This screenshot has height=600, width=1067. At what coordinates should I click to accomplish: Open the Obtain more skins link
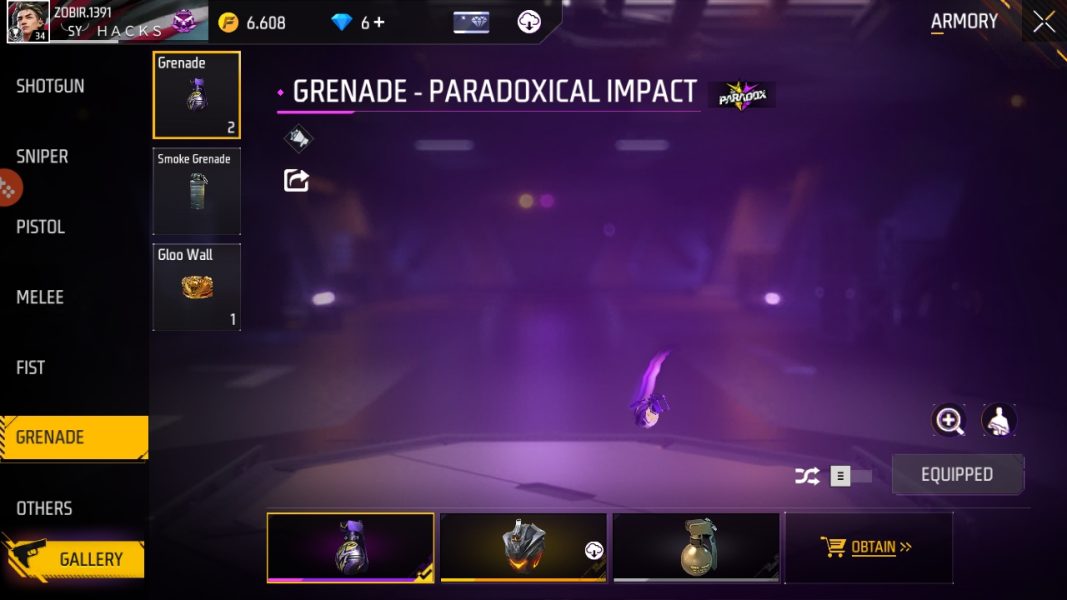[x=868, y=547]
